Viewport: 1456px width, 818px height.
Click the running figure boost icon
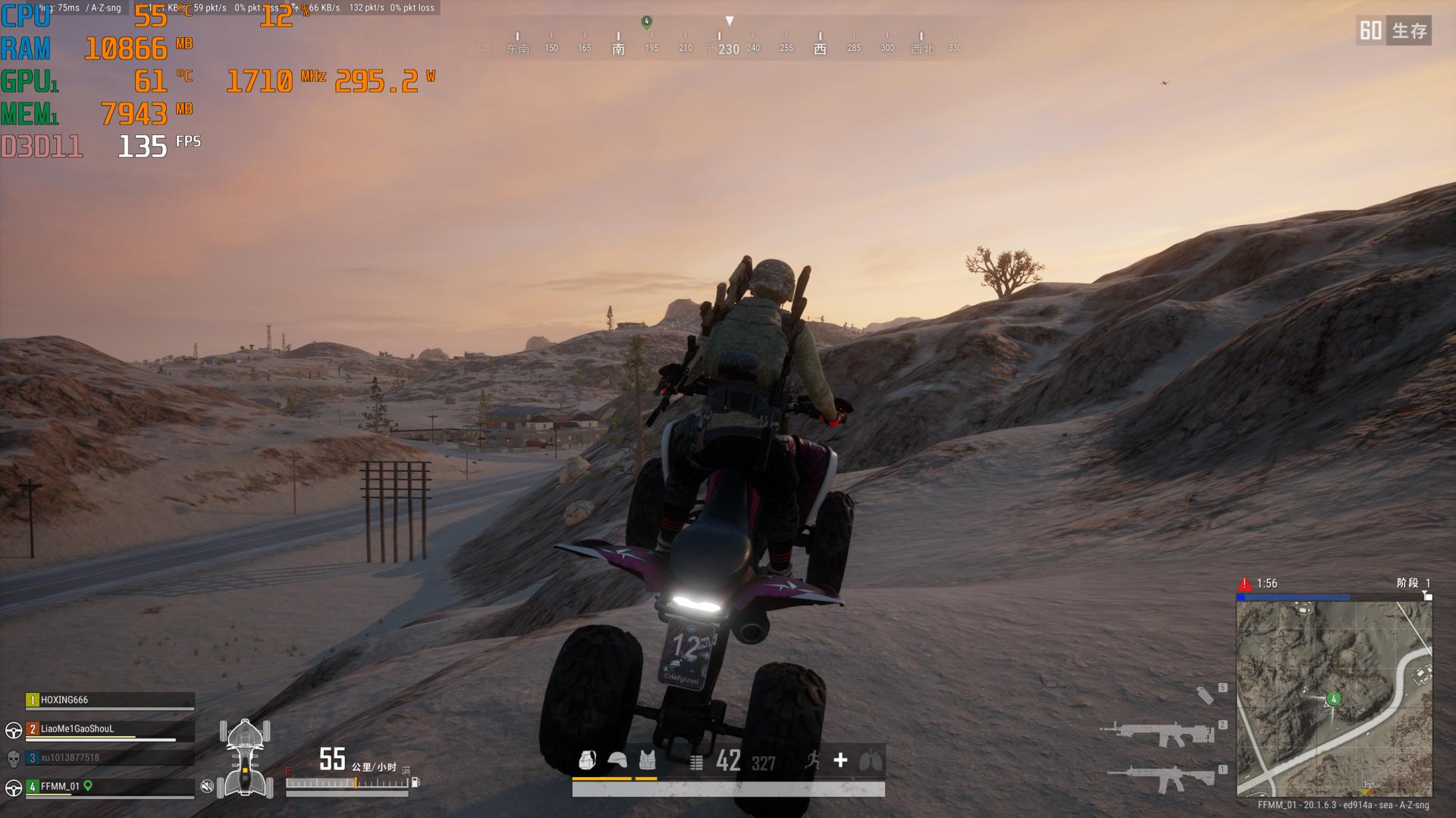pyautogui.click(x=813, y=760)
